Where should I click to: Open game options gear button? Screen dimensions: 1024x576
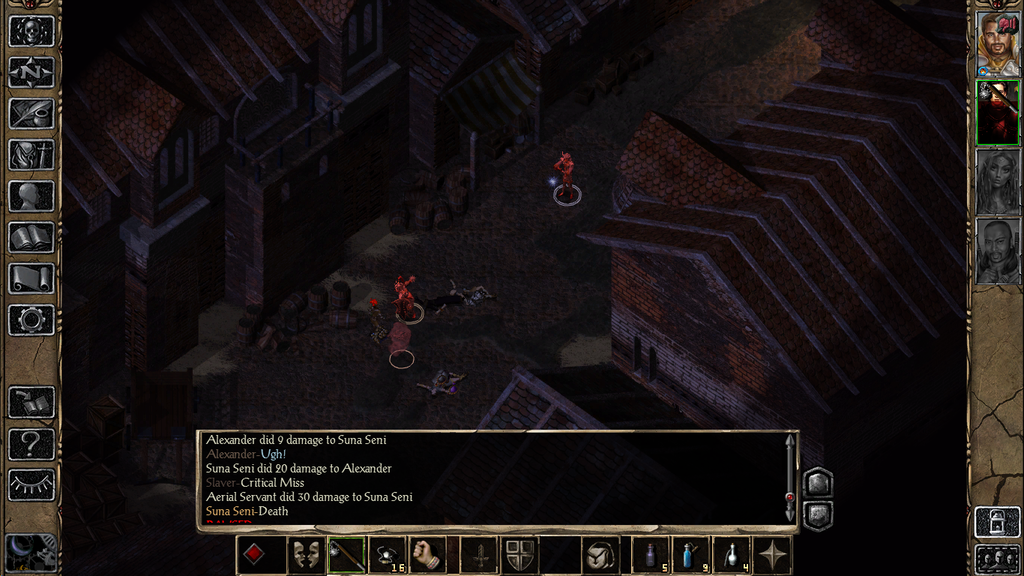click(31, 319)
